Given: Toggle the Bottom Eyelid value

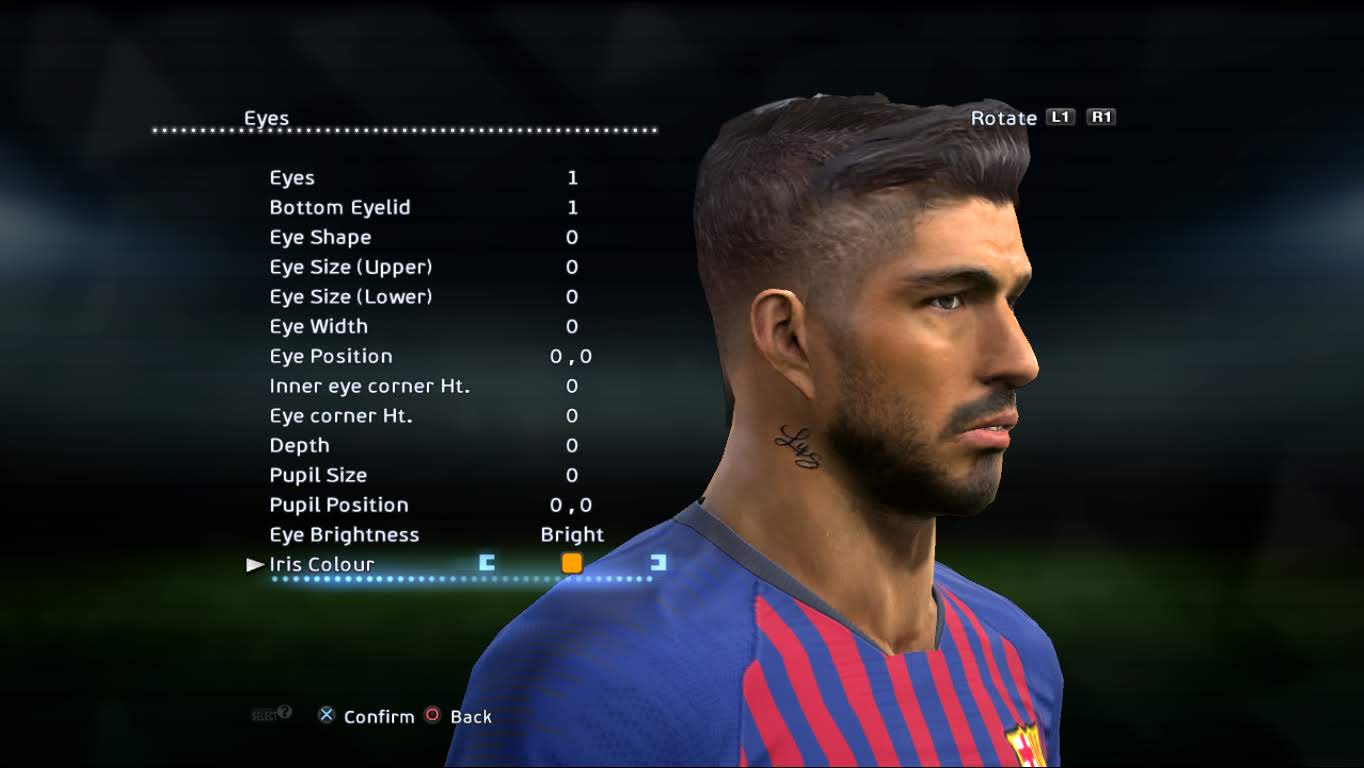Looking at the screenshot, I should pyautogui.click(x=571, y=207).
